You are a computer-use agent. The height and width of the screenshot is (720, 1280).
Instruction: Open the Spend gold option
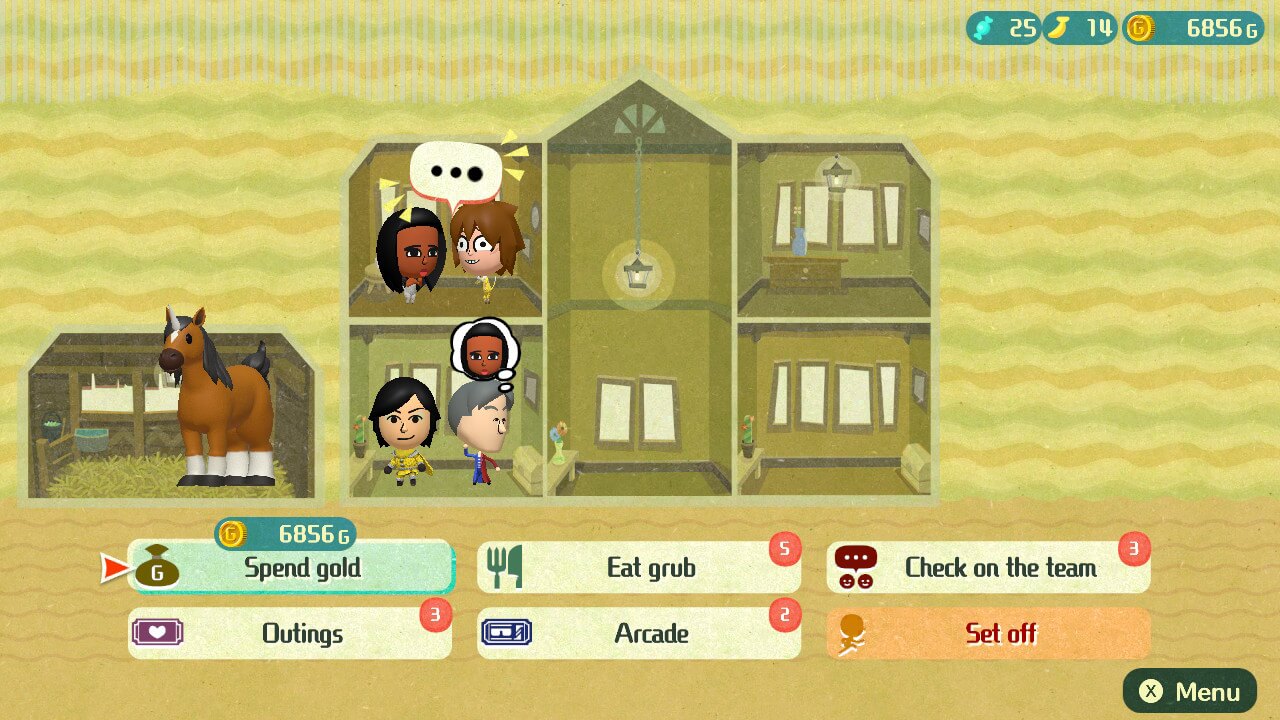[x=290, y=568]
